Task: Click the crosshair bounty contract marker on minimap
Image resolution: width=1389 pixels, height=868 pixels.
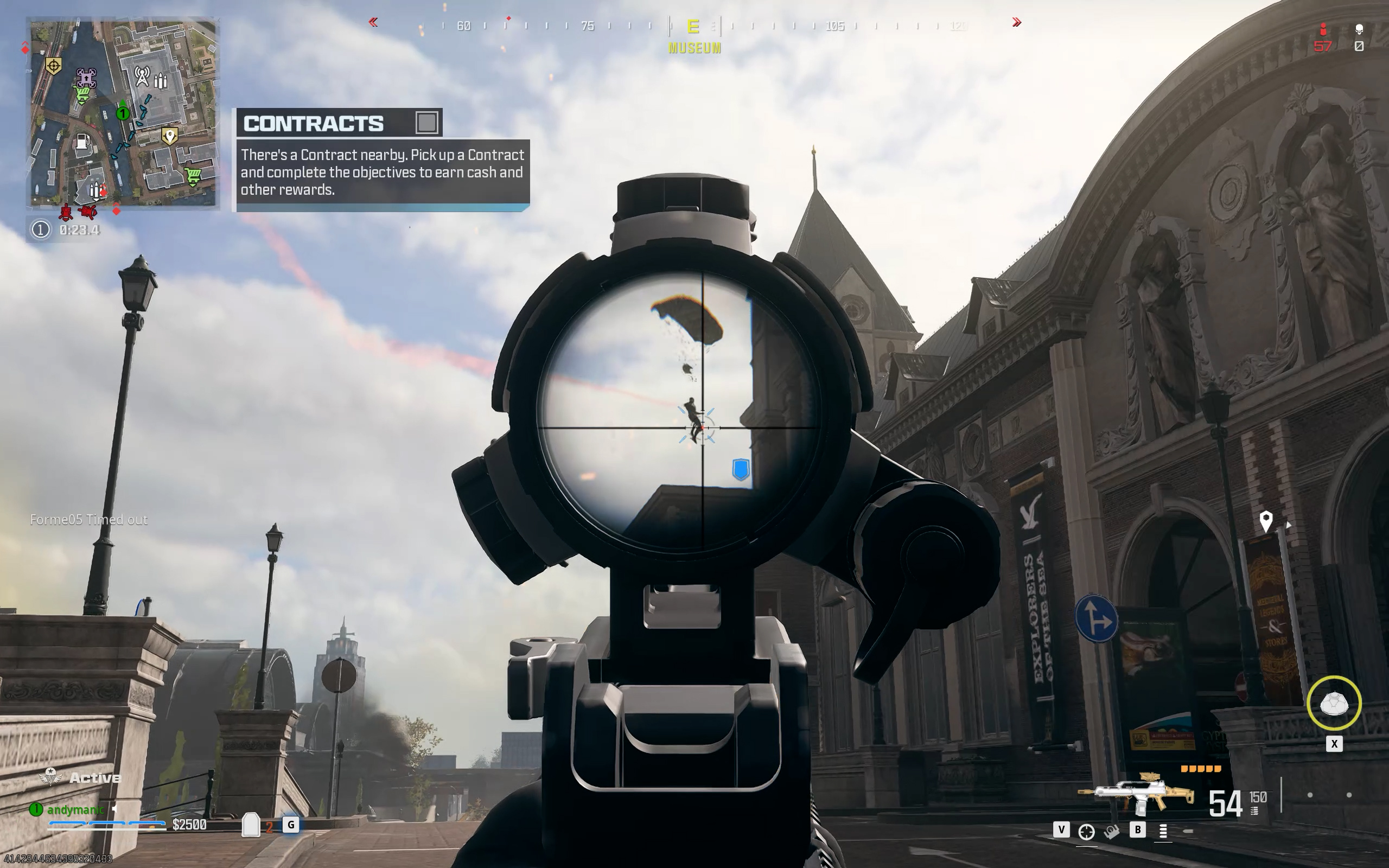Action: pyautogui.click(x=53, y=66)
